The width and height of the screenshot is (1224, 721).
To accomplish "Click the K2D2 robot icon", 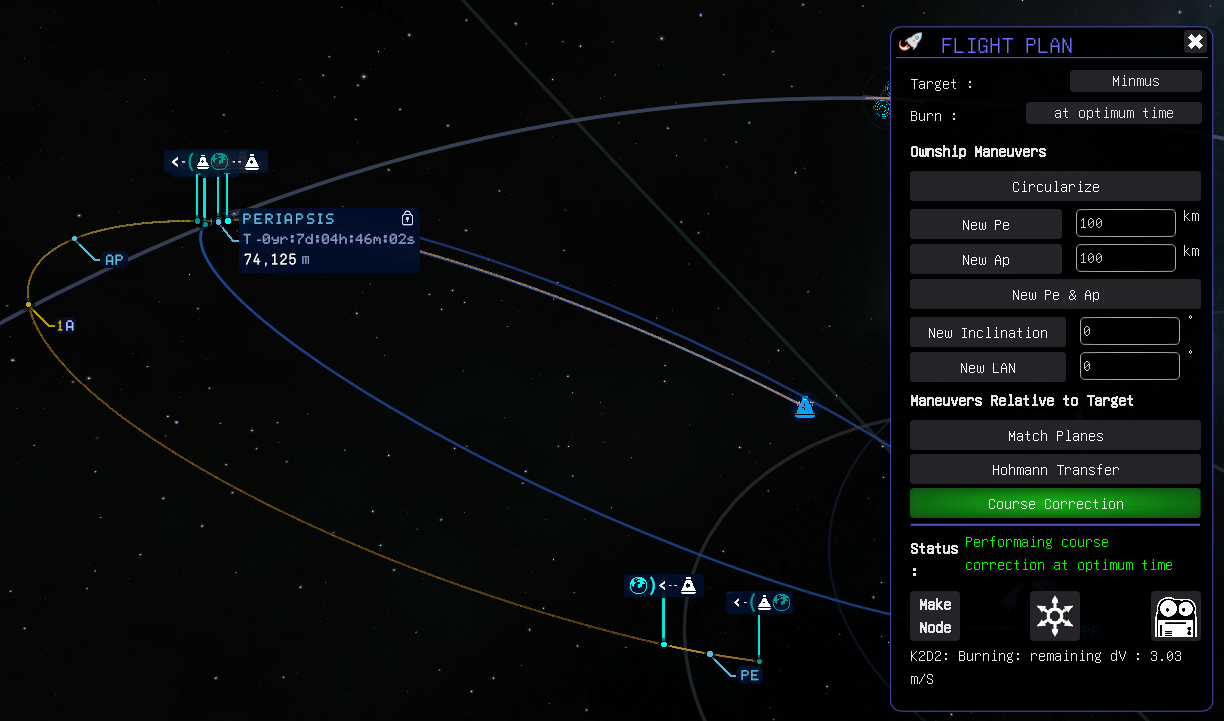I will click(1175, 615).
